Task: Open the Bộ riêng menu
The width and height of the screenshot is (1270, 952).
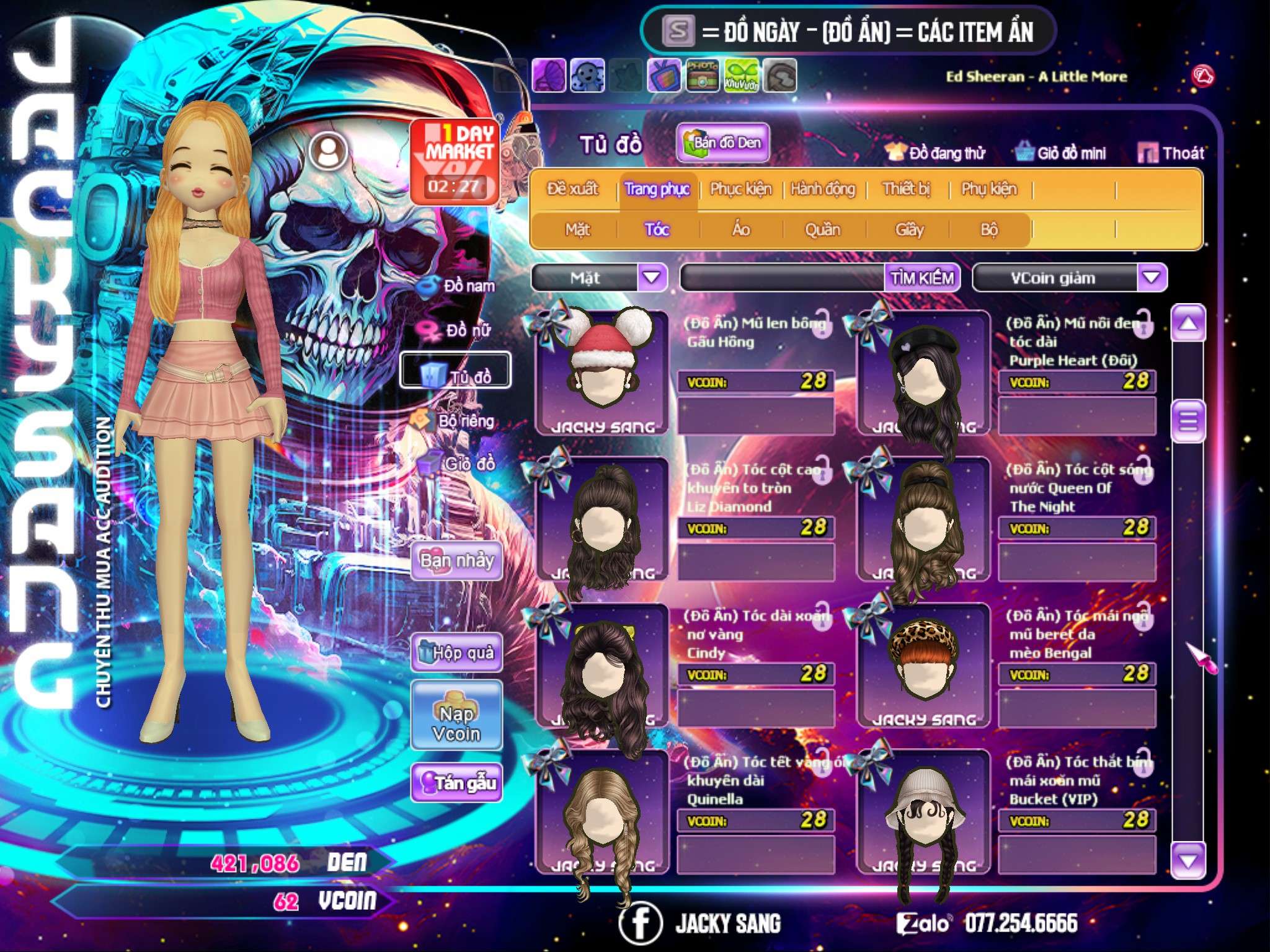Action: coord(455,421)
